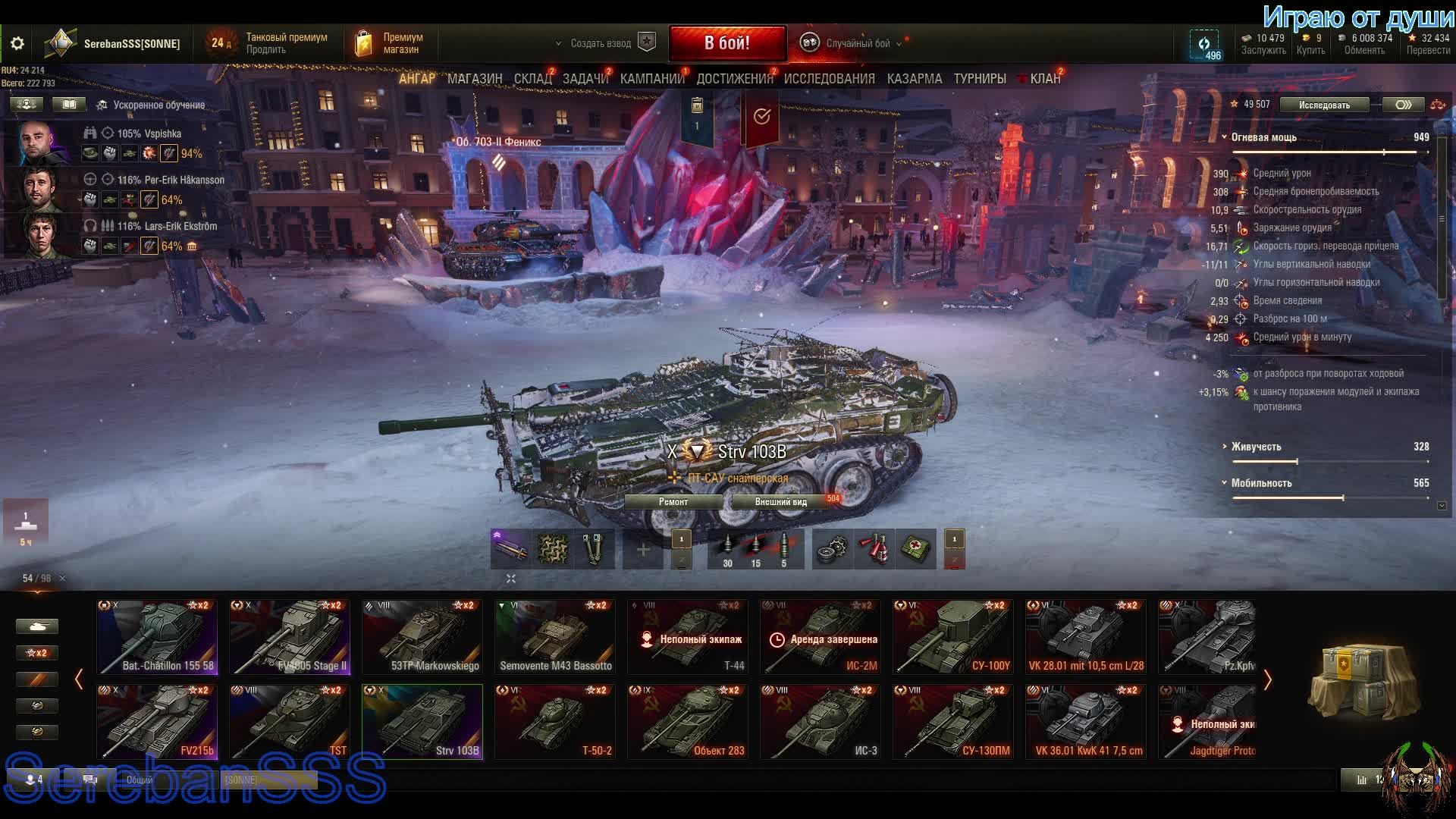1456x819 pixels.
Task: Pick the Объект 283 tank card
Action: pos(688,721)
